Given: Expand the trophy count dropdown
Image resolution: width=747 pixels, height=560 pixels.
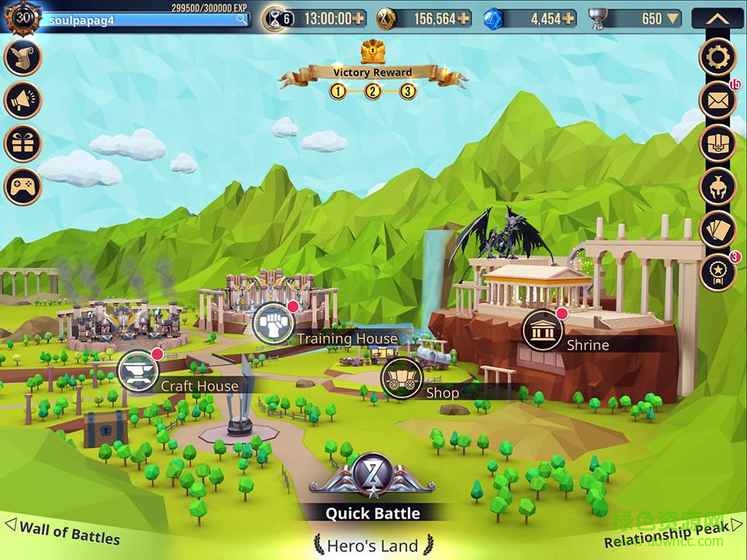Looking at the screenshot, I should (x=674, y=18).
